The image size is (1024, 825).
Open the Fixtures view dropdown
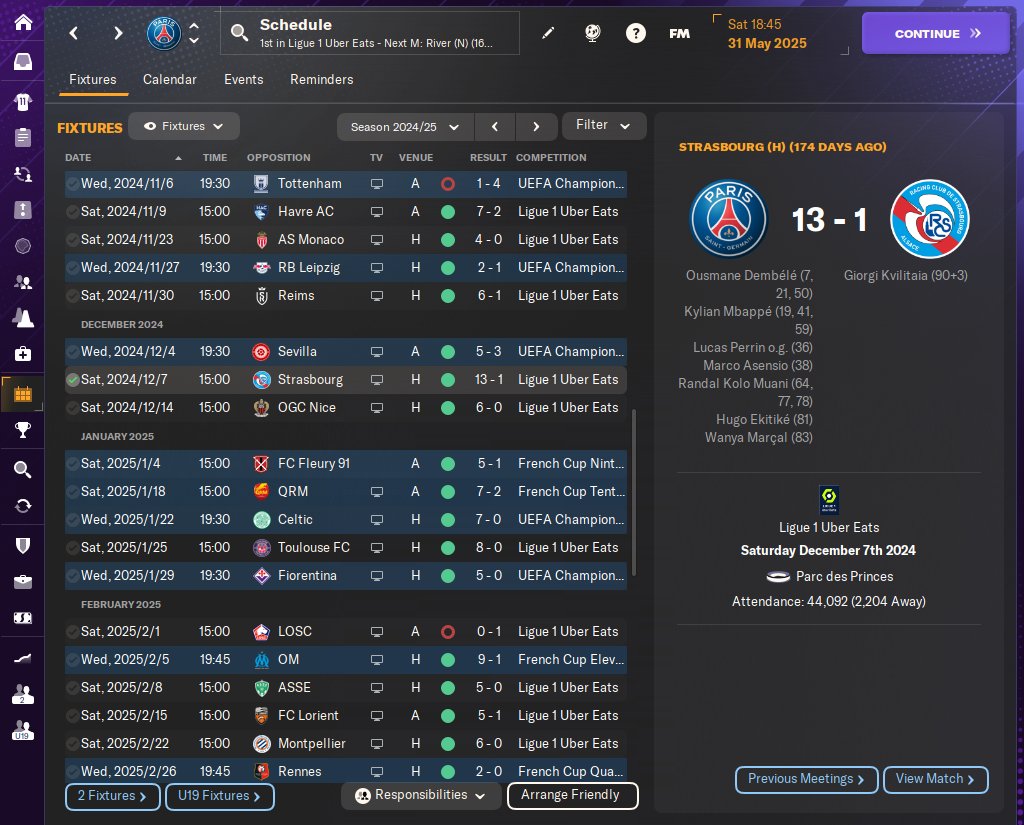click(184, 127)
